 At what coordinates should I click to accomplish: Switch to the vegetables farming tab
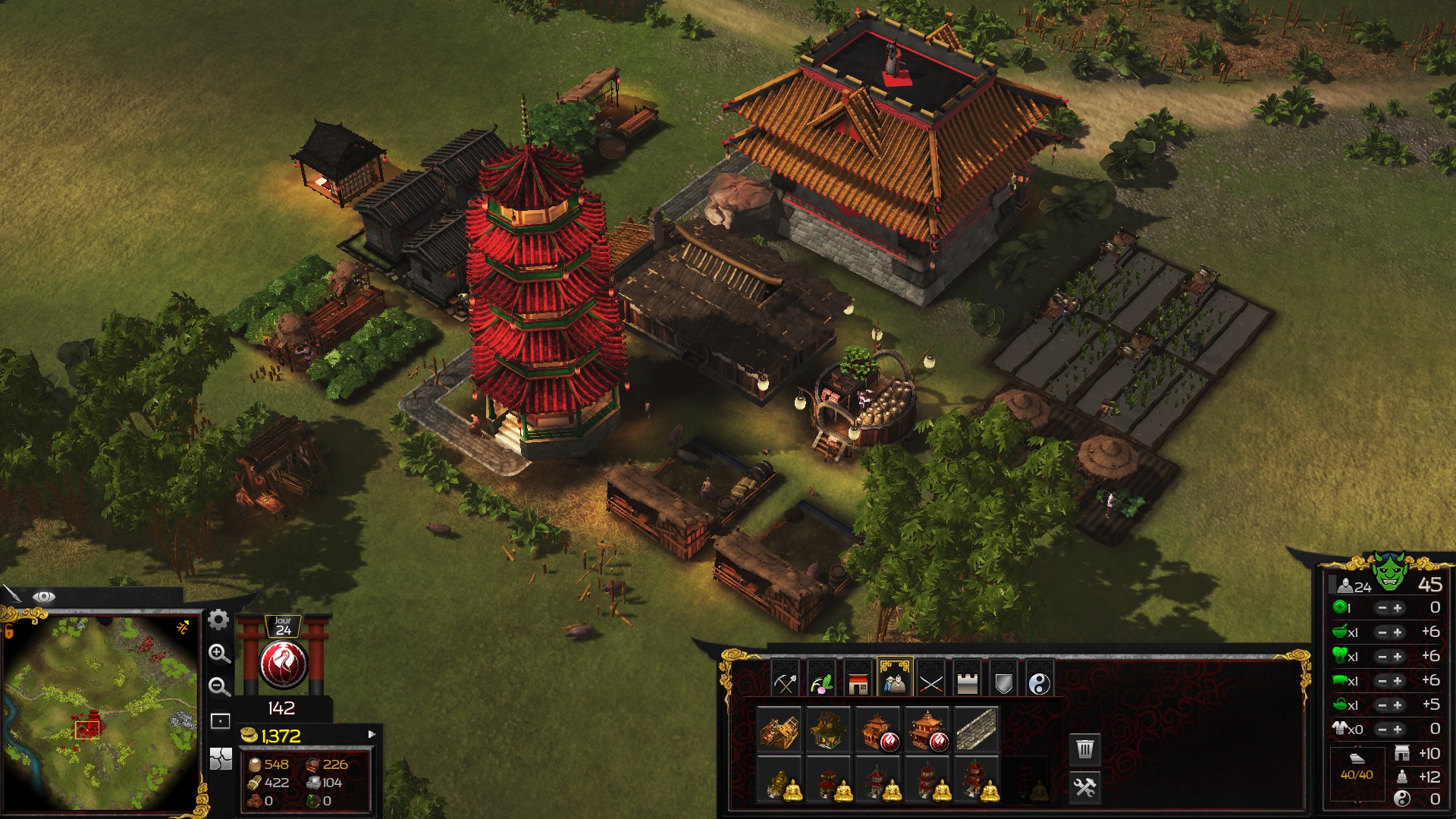pyautogui.click(x=821, y=683)
